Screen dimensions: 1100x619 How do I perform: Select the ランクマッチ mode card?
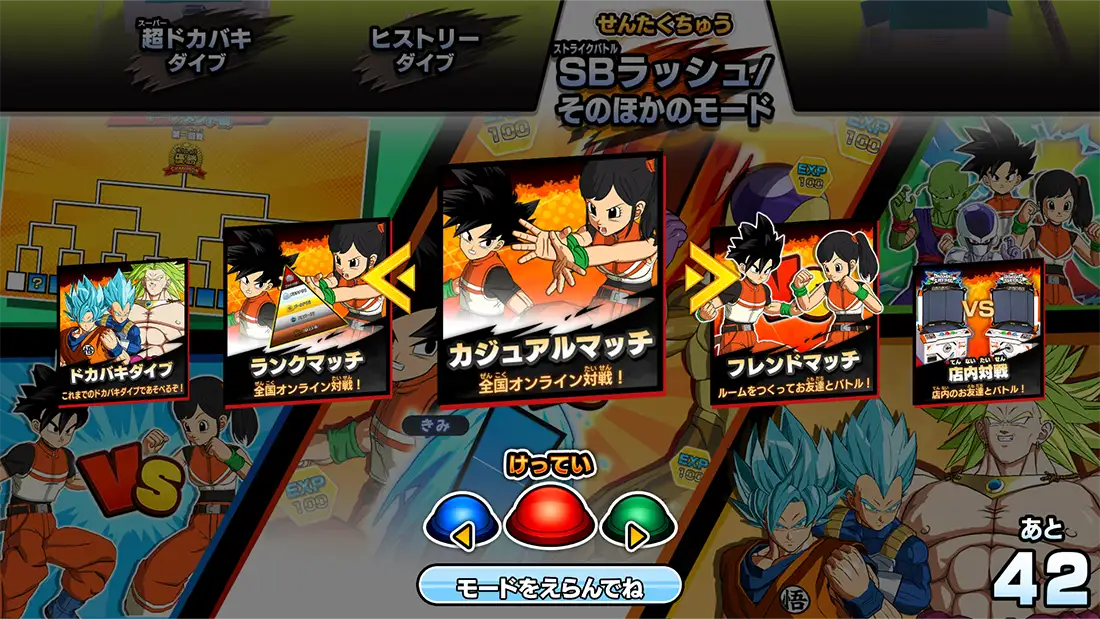307,315
